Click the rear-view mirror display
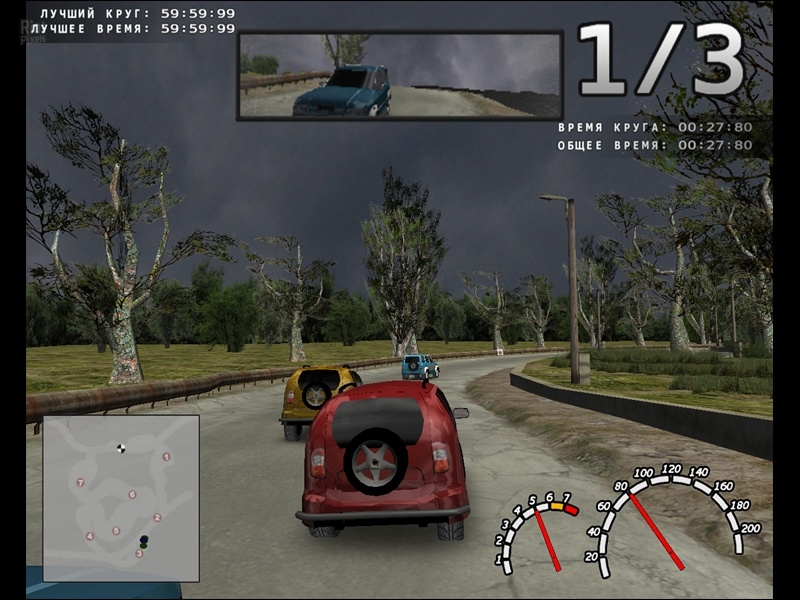The width and height of the screenshot is (800, 600). pos(400,75)
